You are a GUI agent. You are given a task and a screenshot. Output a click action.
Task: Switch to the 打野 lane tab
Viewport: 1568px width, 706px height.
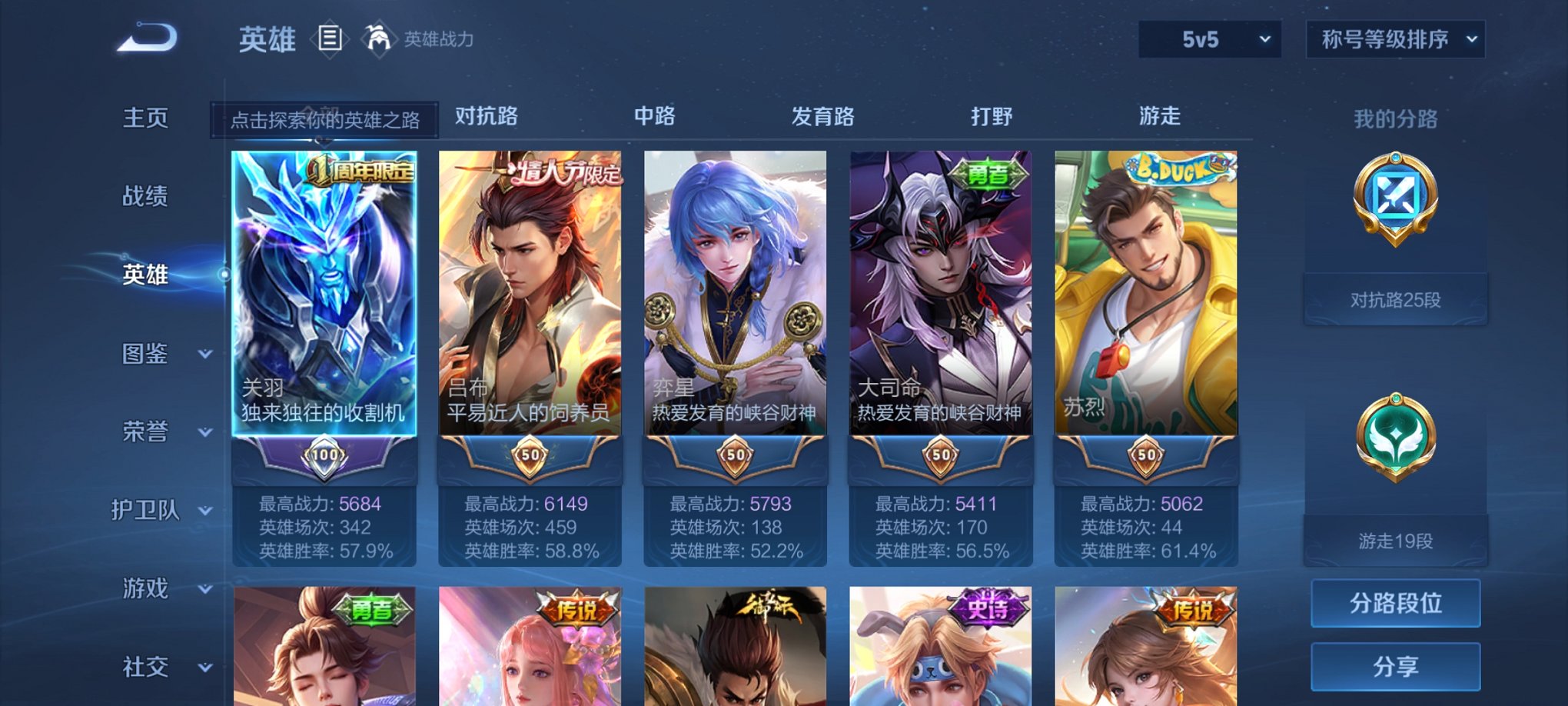993,115
